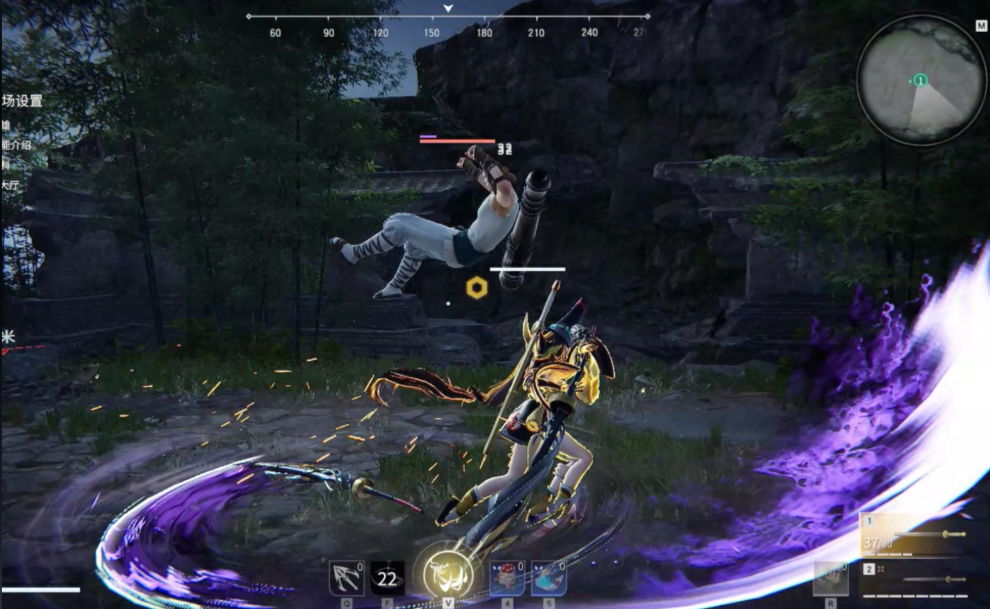Use the grappling hook ability
This screenshot has height=609, width=990.
346,578
